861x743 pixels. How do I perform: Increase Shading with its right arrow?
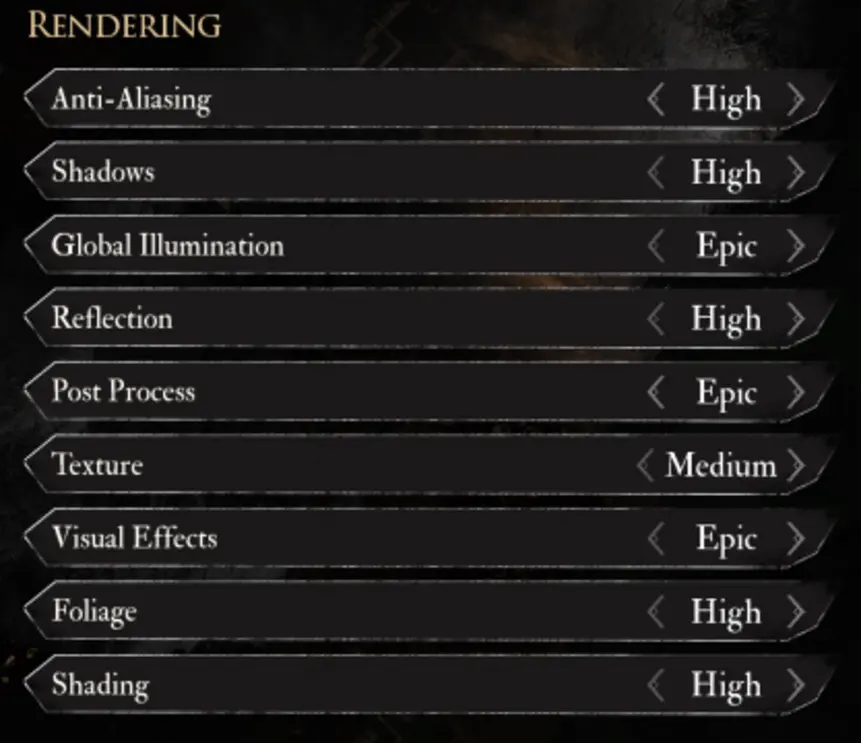[796, 685]
